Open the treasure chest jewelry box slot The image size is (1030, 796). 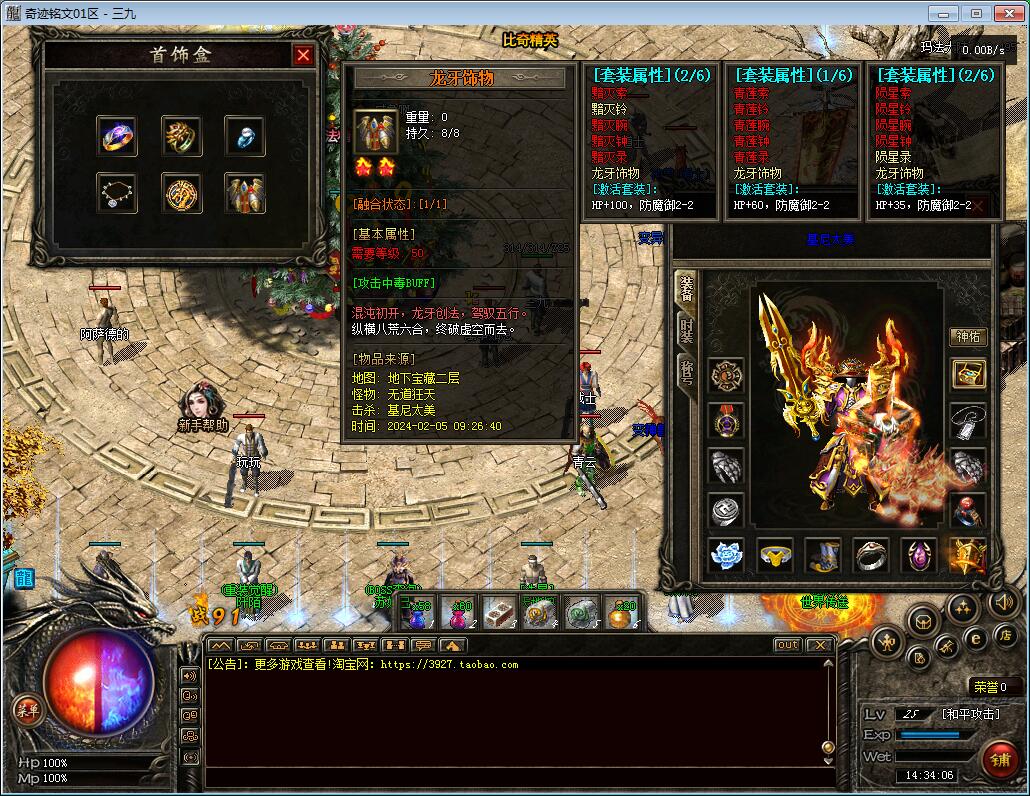point(968,374)
